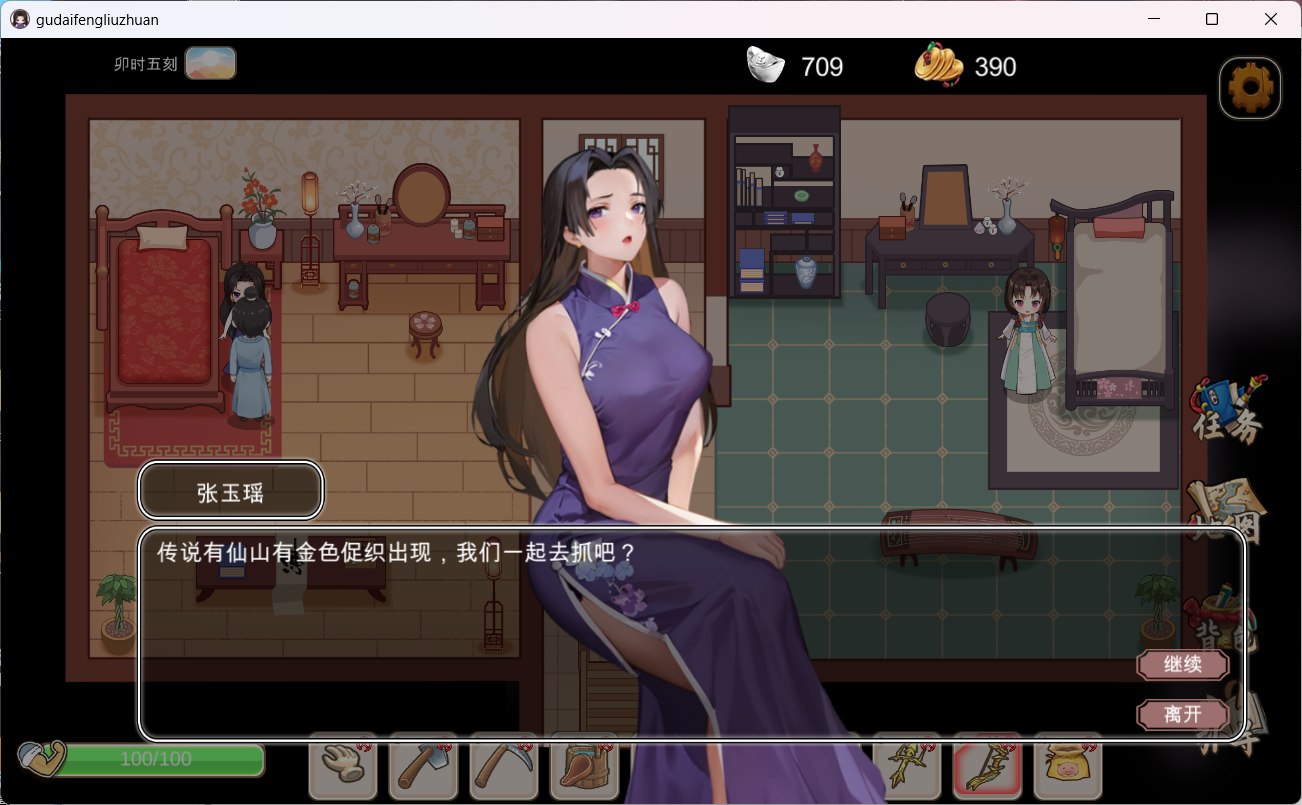
Task: Click the 张玉瑶 name plate
Action: pyautogui.click(x=230, y=490)
